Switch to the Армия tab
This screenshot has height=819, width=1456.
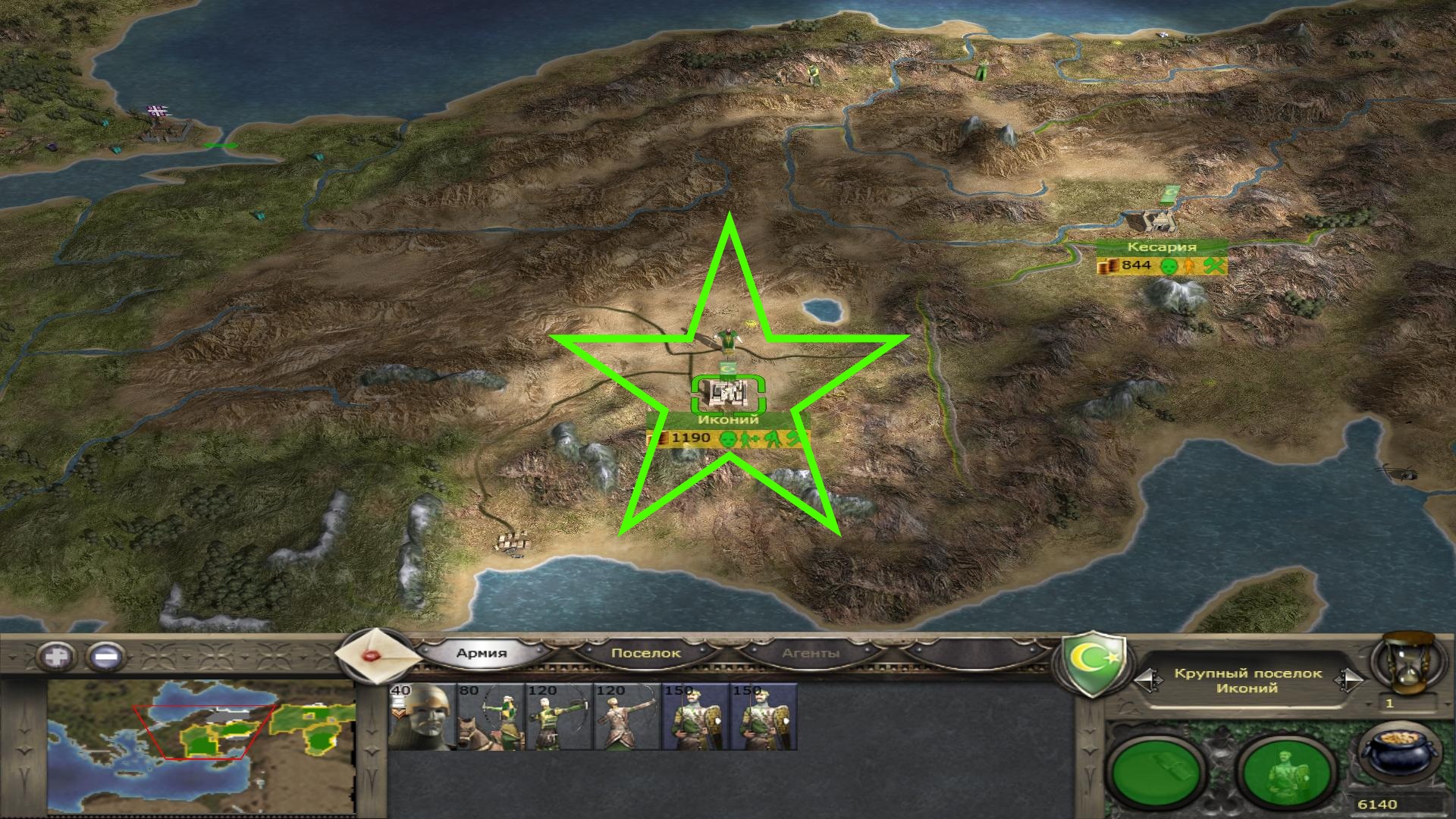pos(482,653)
